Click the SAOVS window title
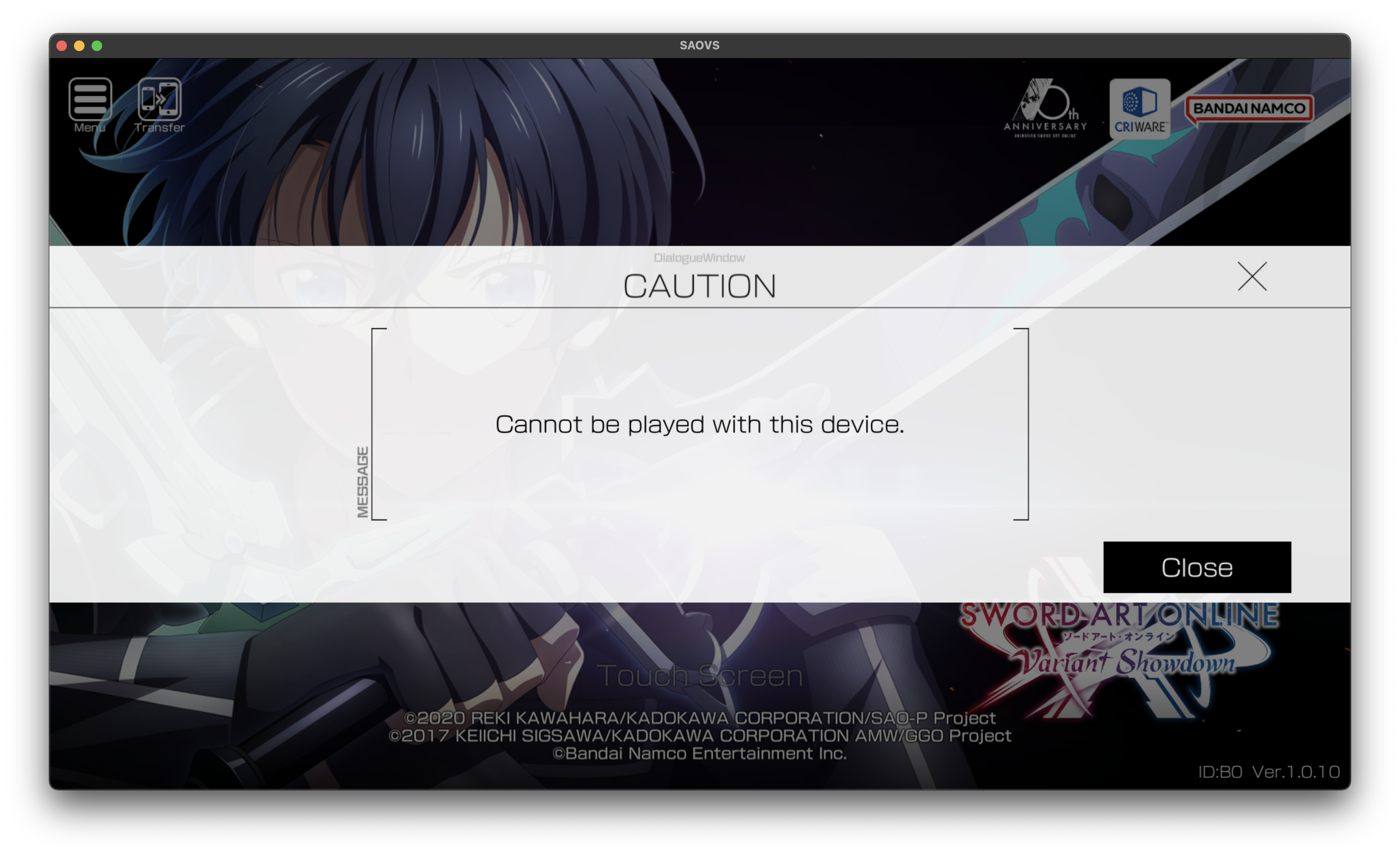 tap(700, 45)
